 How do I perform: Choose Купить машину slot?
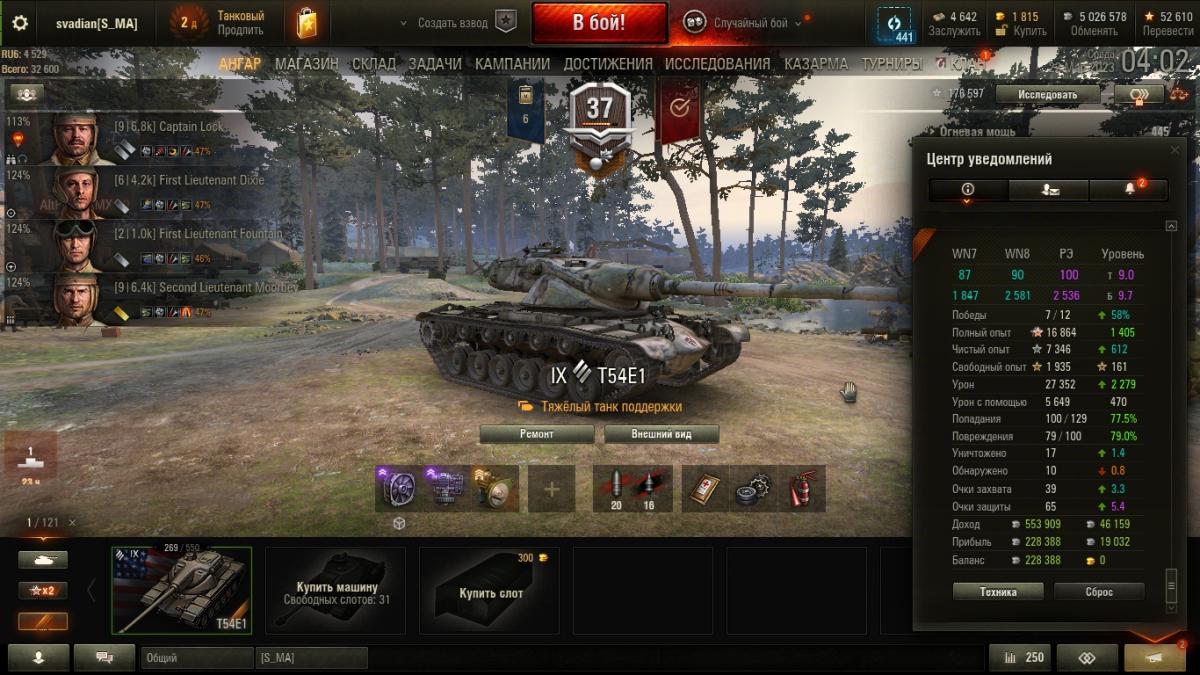(336, 590)
